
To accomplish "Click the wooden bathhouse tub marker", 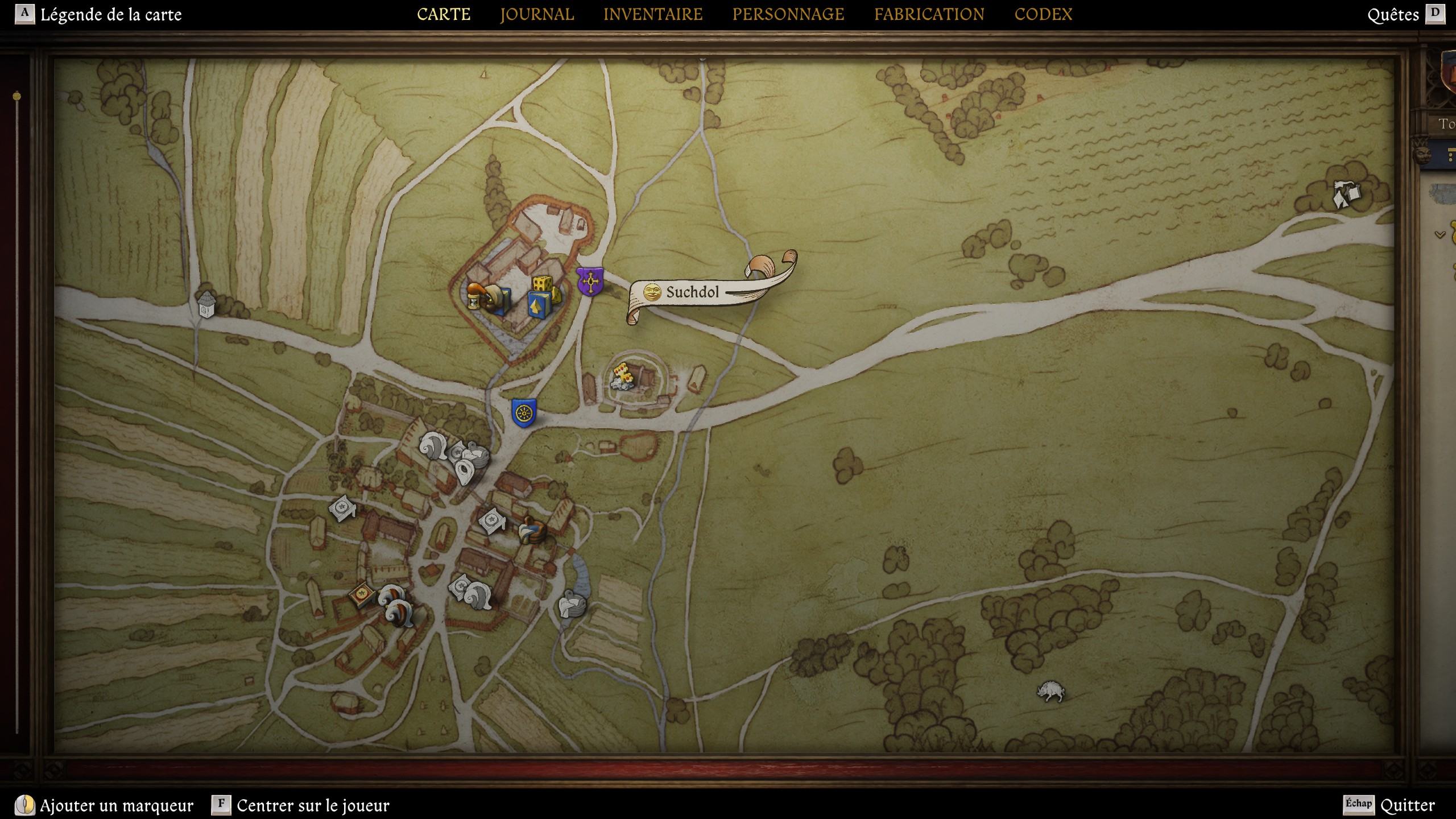I will 532,531.
